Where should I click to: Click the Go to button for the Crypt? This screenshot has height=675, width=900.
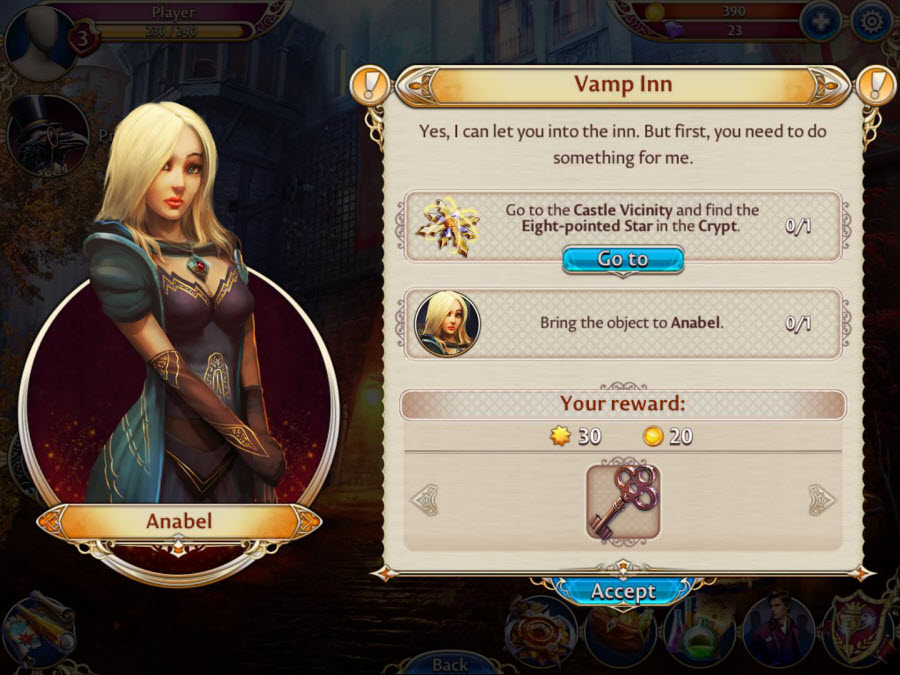pyautogui.click(x=623, y=260)
